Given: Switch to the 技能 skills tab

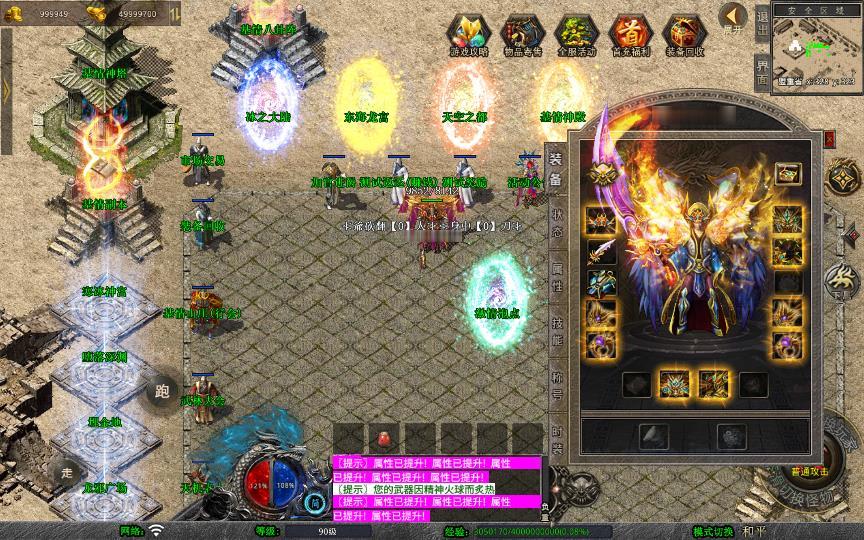Looking at the screenshot, I should [557, 330].
